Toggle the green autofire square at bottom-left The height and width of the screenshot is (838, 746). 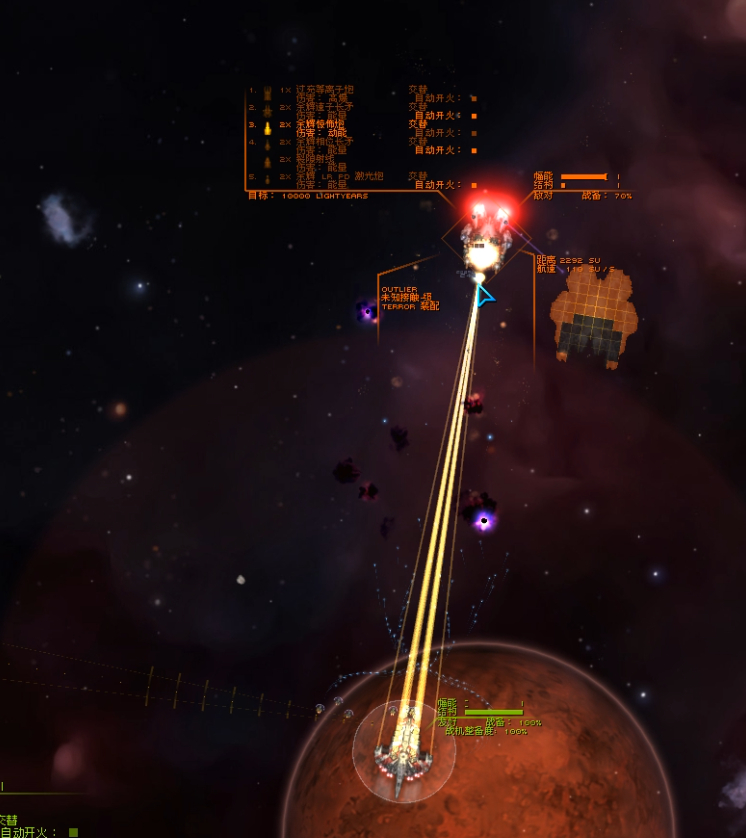click(x=73, y=832)
